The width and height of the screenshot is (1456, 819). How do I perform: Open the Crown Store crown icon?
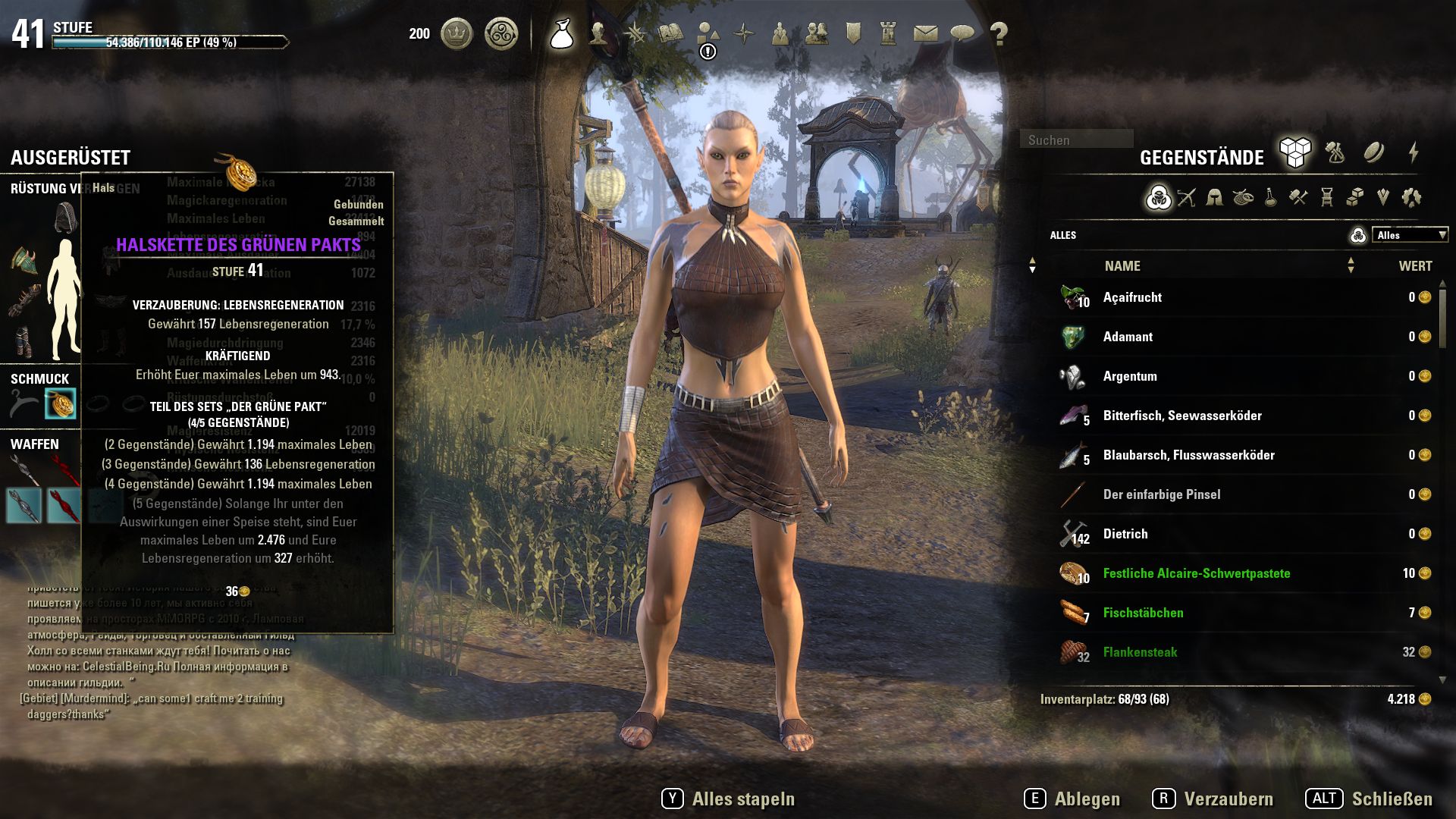pyautogui.click(x=457, y=33)
